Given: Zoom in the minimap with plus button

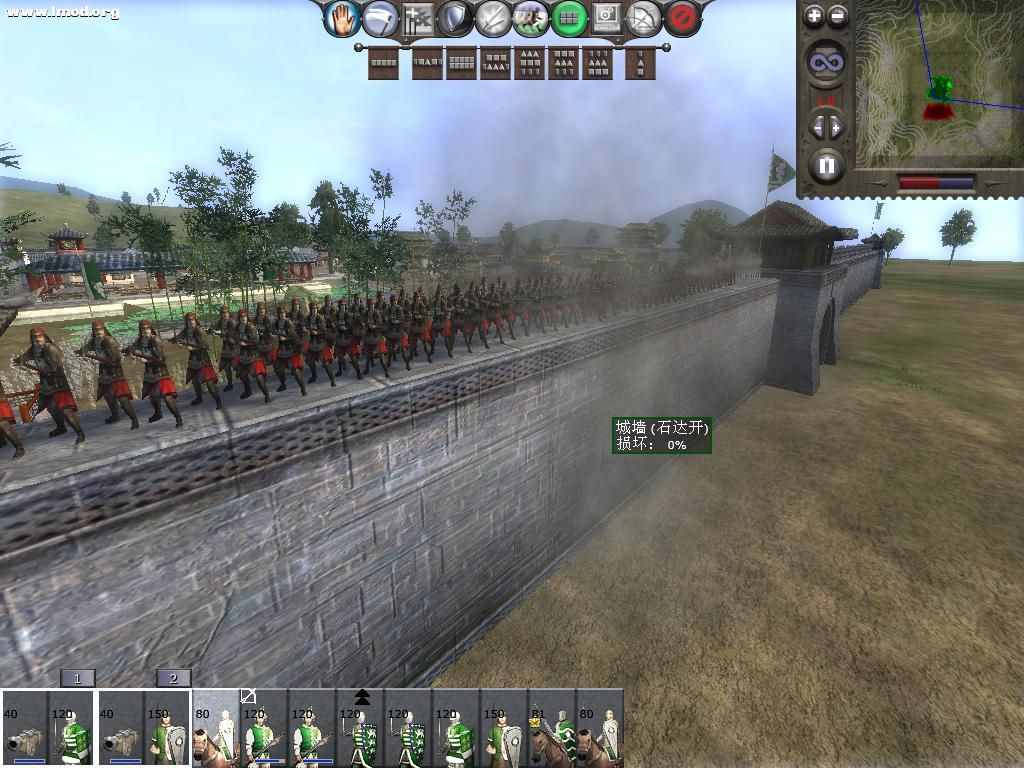Looking at the screenshot, I should click(814, 16).
